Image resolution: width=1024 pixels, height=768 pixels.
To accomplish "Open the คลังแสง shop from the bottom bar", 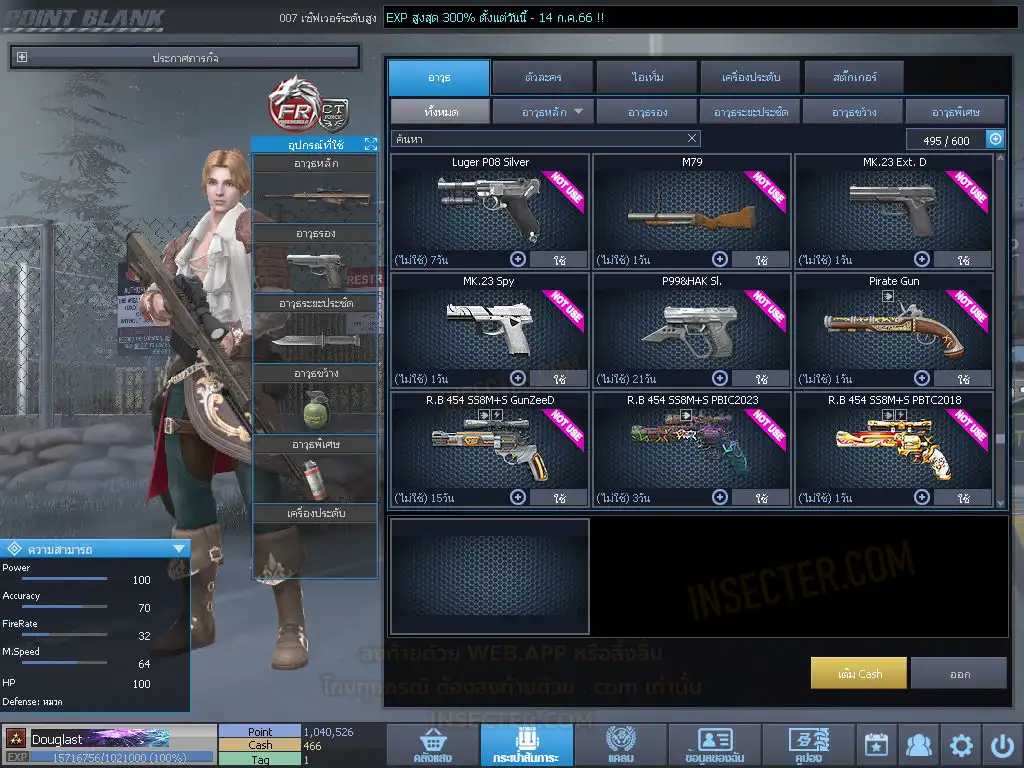I will click(431, 745).
